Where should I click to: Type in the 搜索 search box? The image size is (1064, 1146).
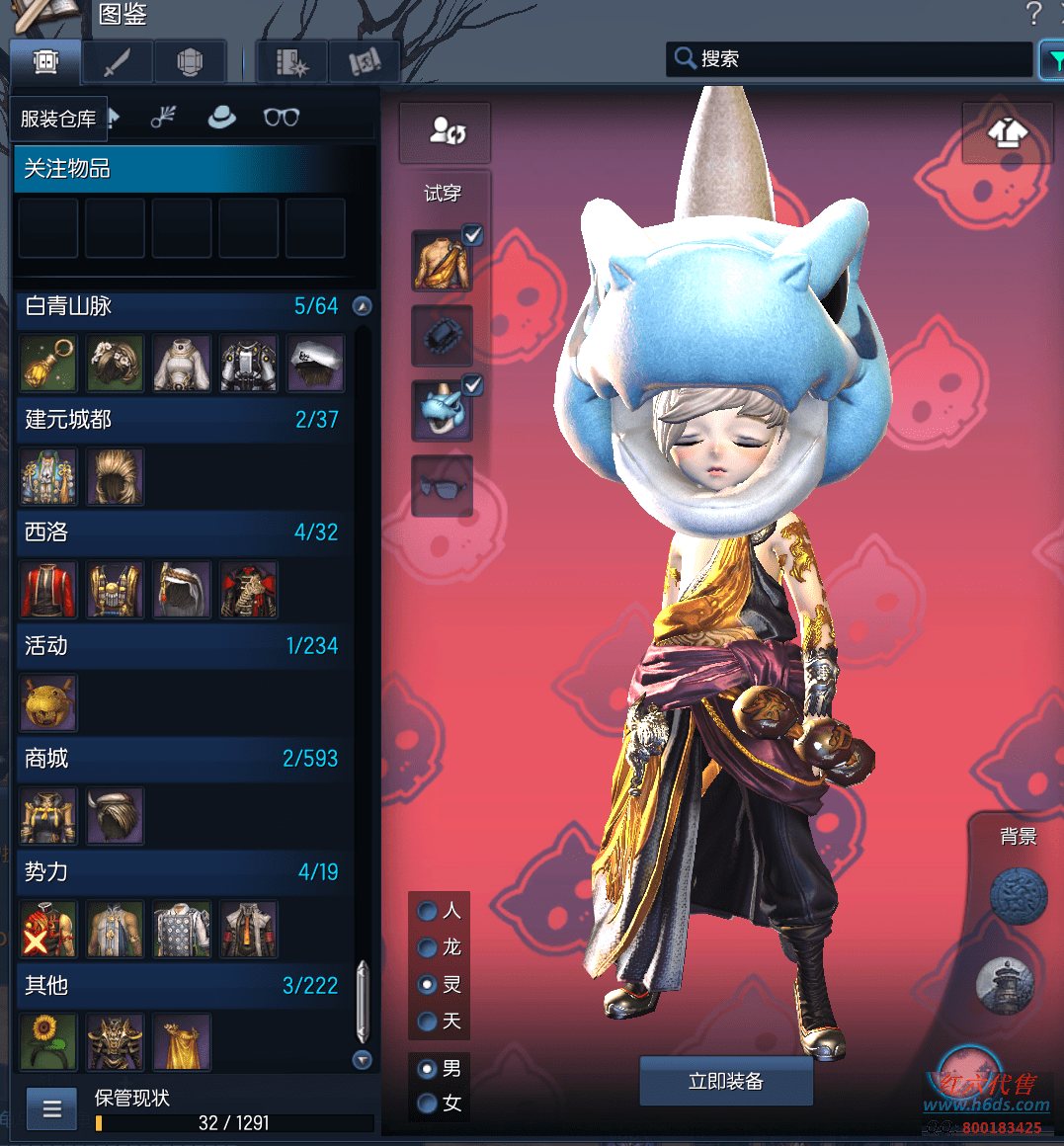pos(859,59)
